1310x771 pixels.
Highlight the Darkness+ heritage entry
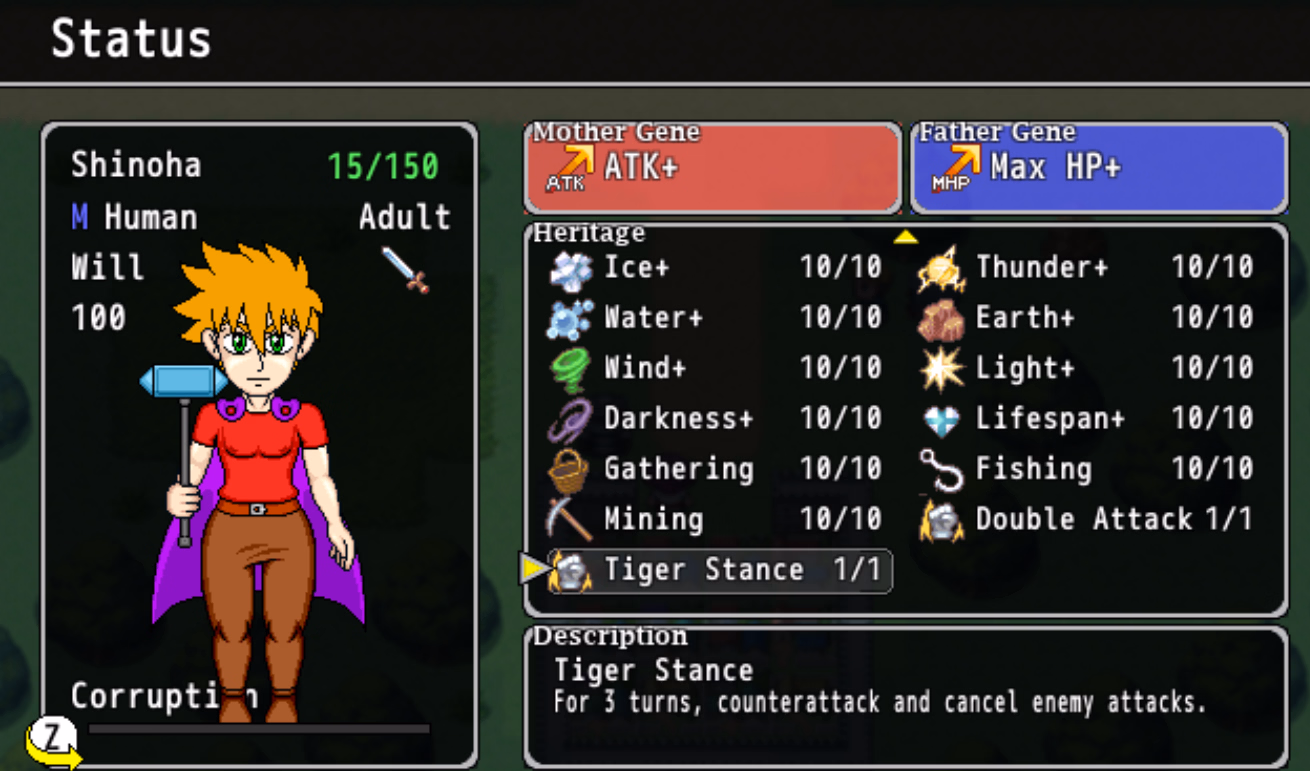point(716,418)
